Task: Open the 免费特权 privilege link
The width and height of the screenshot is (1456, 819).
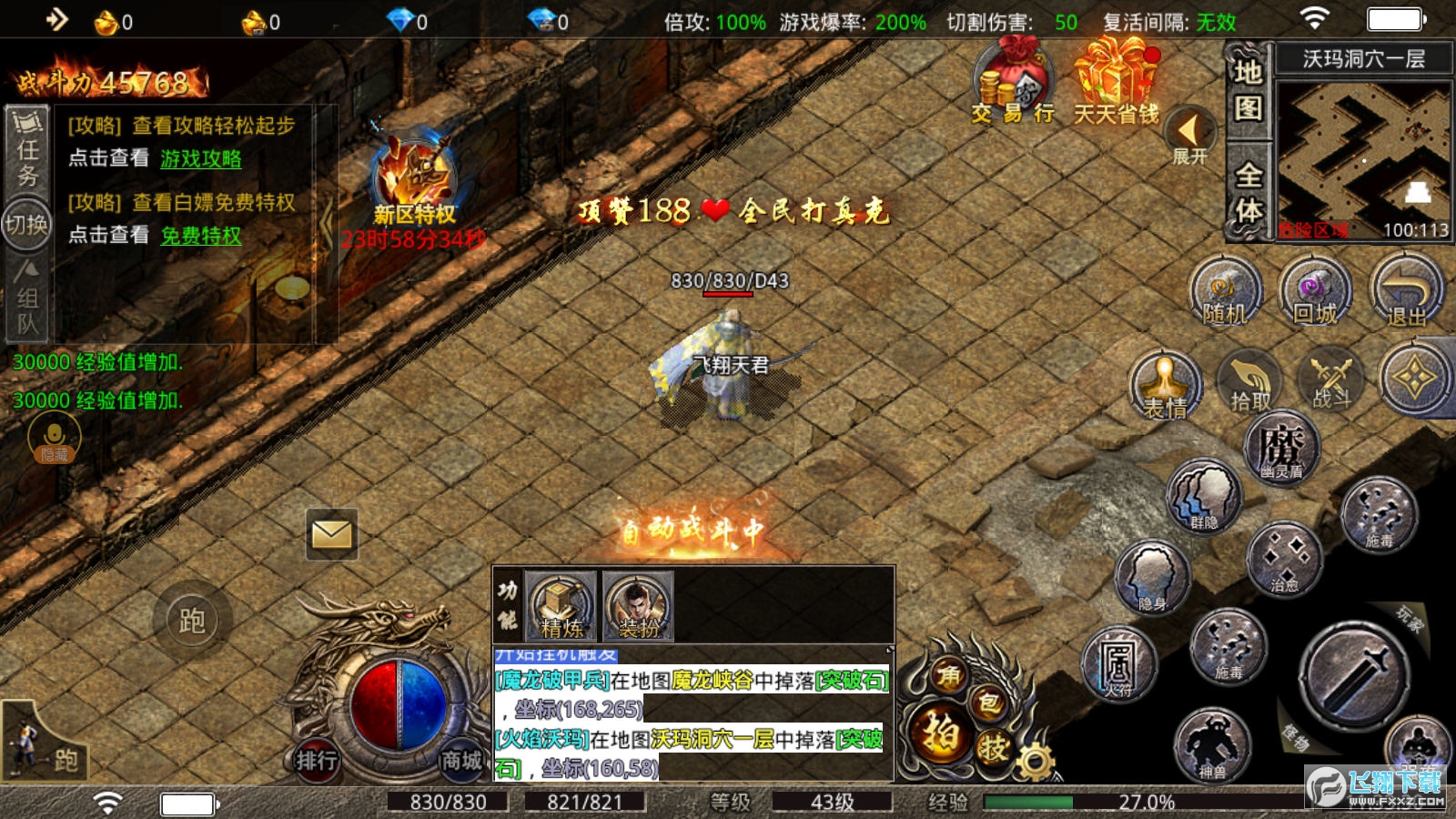Action: 201,236
